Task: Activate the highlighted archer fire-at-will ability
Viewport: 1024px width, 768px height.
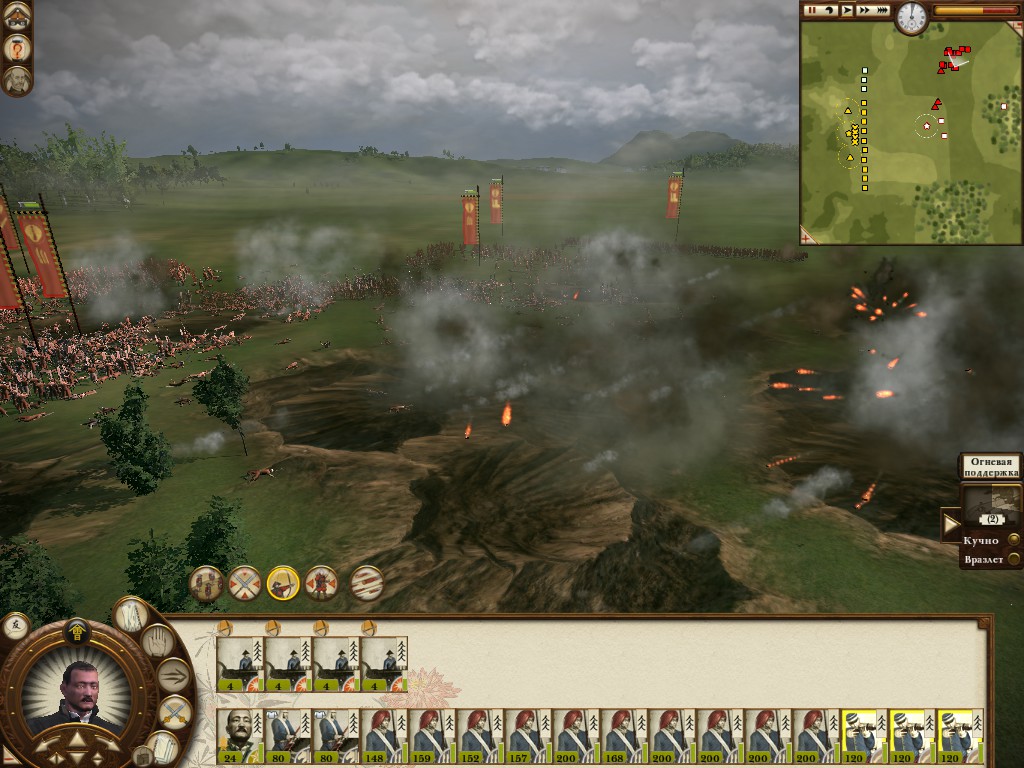Action: [283, 582]
